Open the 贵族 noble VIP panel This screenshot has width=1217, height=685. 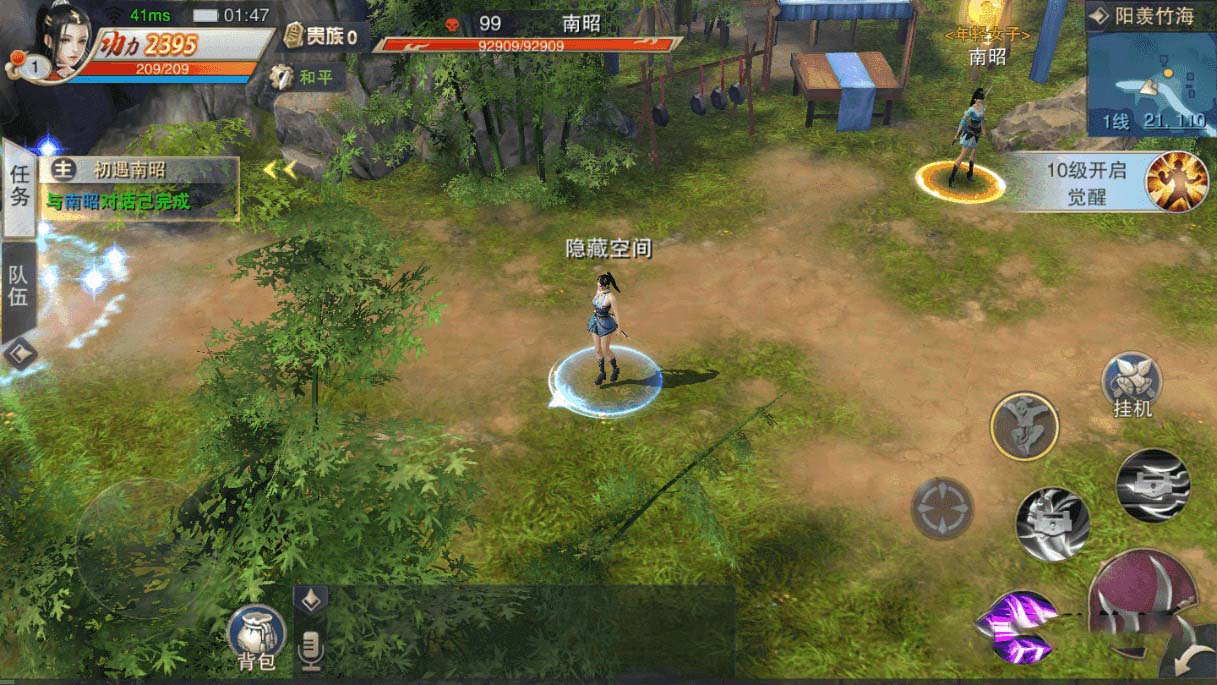322,38
